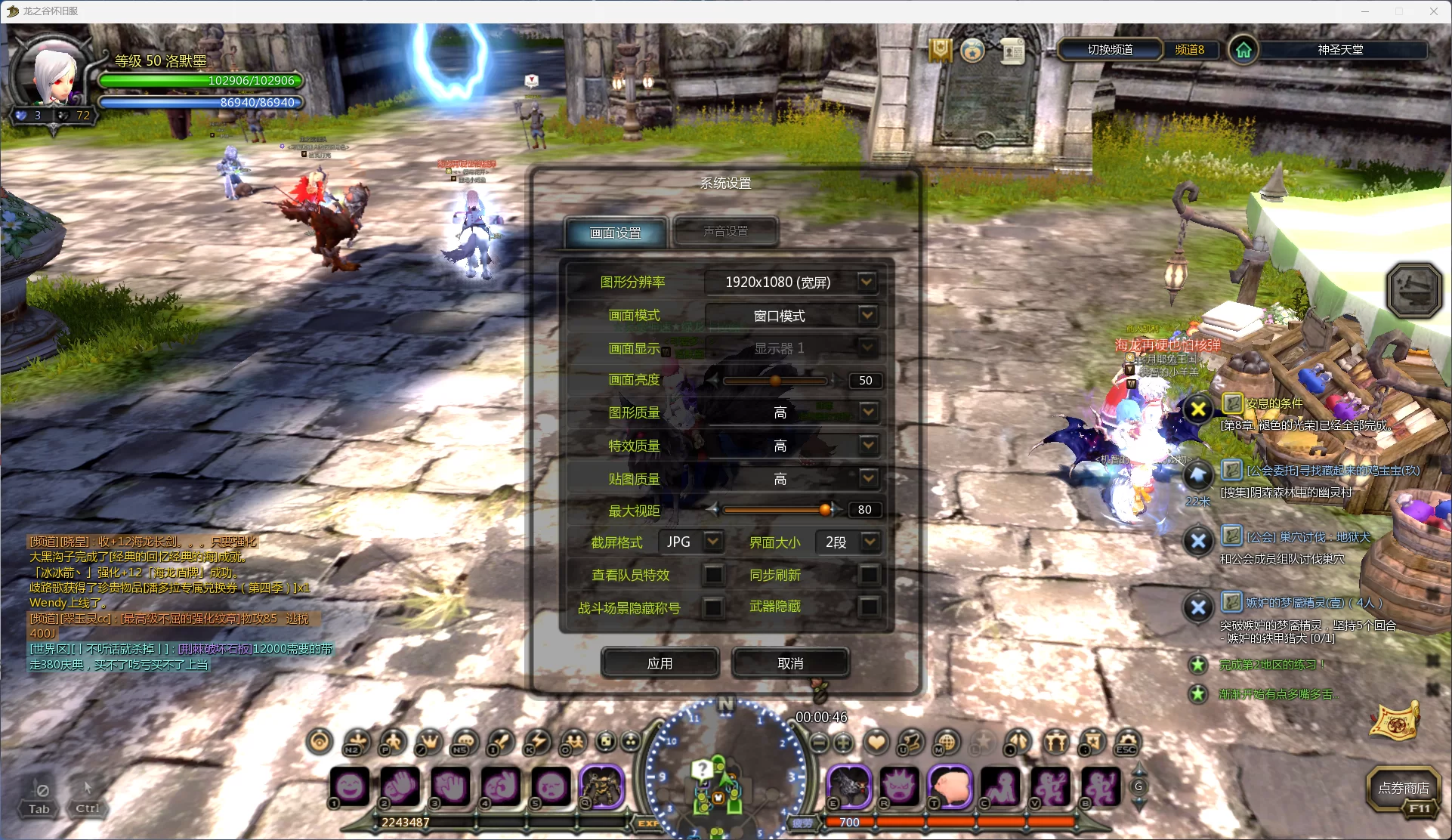1452x840 pixels.
Task: Open the 图形质量 graphics quality dropdown
Action: (x=868, y=412)
